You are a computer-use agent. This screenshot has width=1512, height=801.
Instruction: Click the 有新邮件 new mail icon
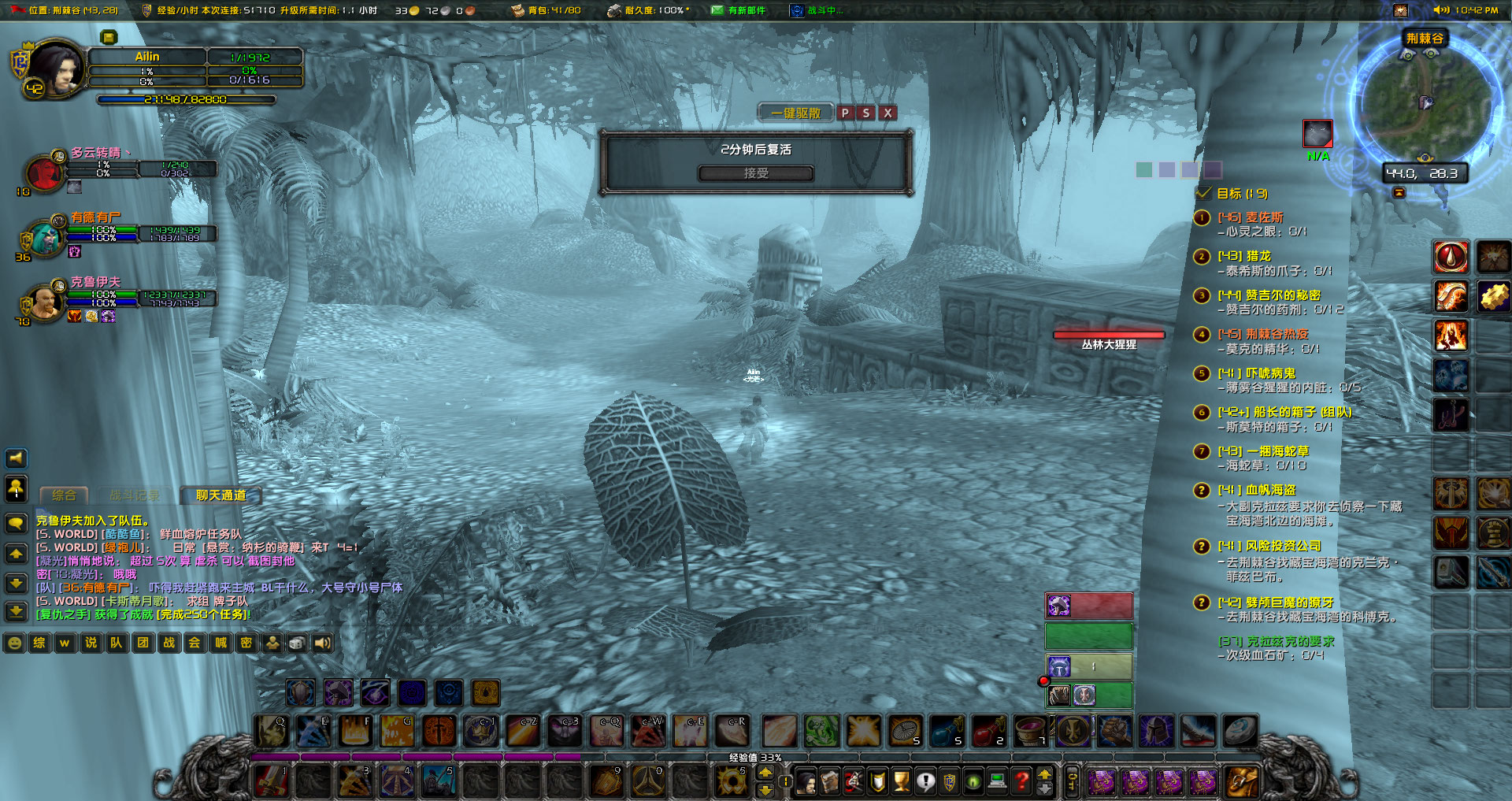pos(718,11)
